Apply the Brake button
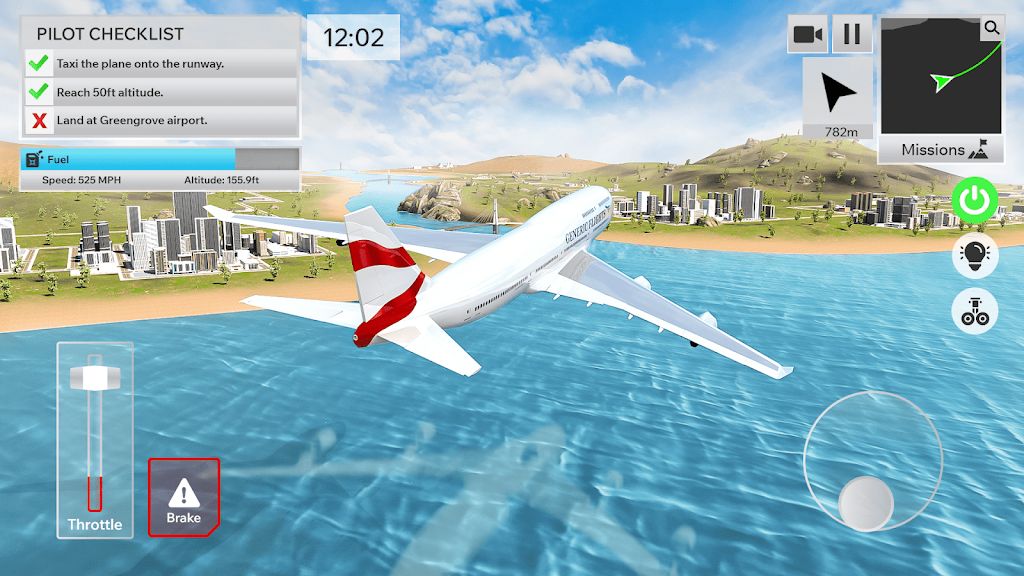The image size is (1024, 576). pyautogui.click(x=184, y=497)
